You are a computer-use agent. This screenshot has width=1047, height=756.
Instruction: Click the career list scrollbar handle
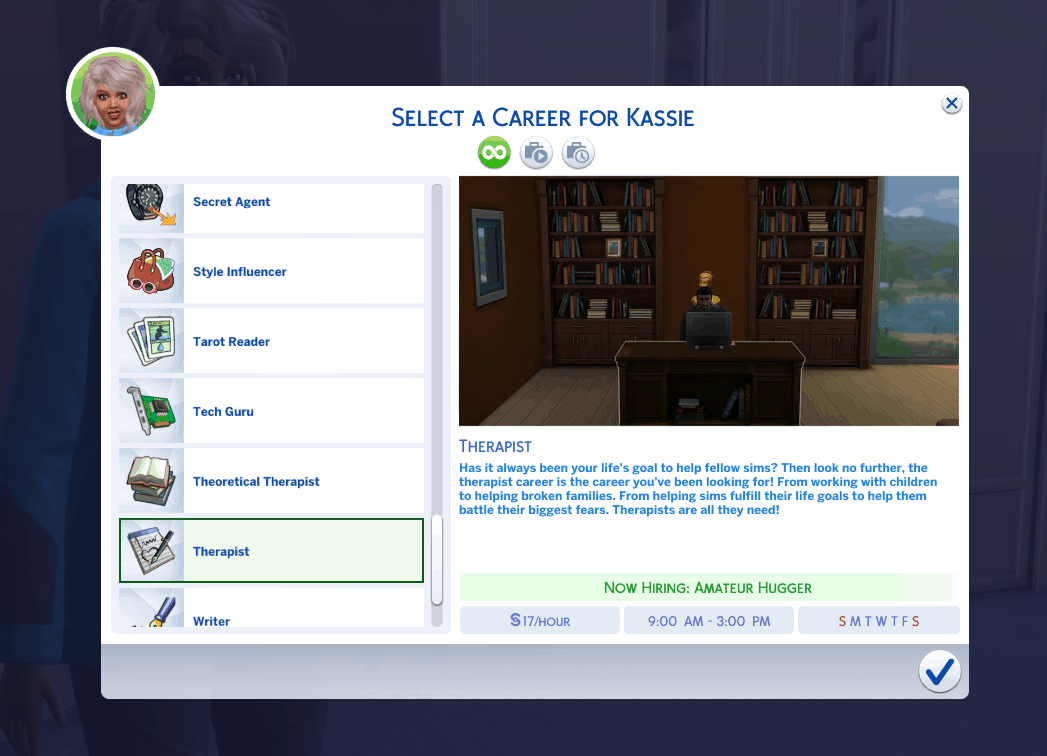(437, 560)
